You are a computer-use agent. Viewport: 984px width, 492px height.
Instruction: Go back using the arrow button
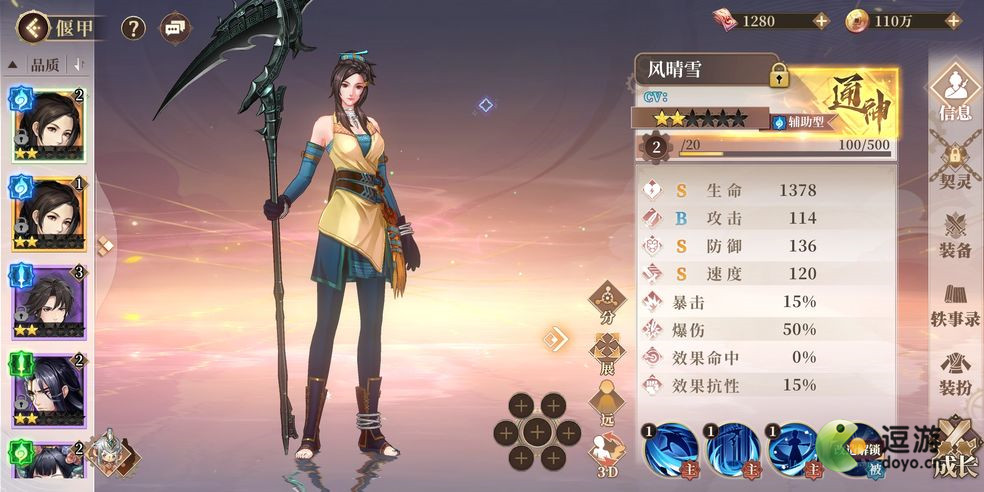click(34, 27)
